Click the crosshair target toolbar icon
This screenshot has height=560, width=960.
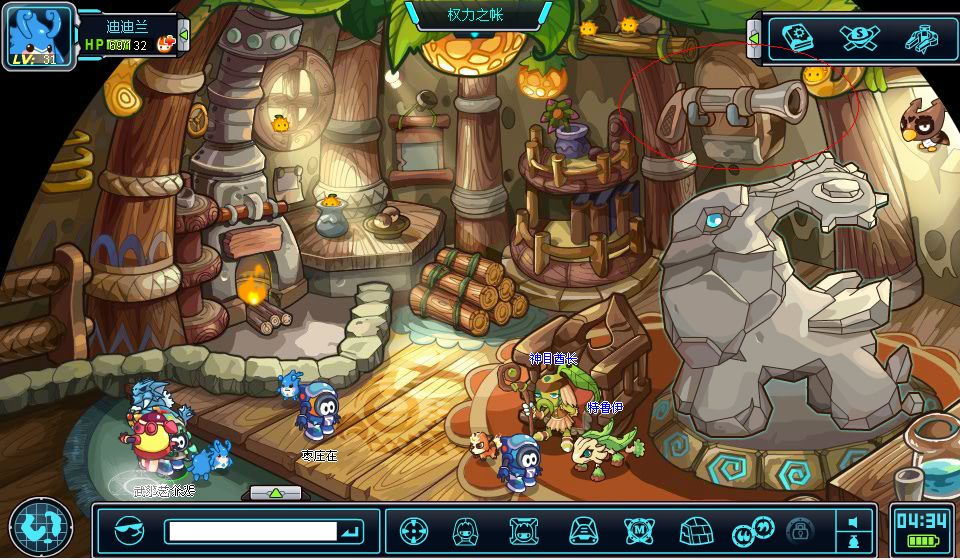tap(414, 531)
